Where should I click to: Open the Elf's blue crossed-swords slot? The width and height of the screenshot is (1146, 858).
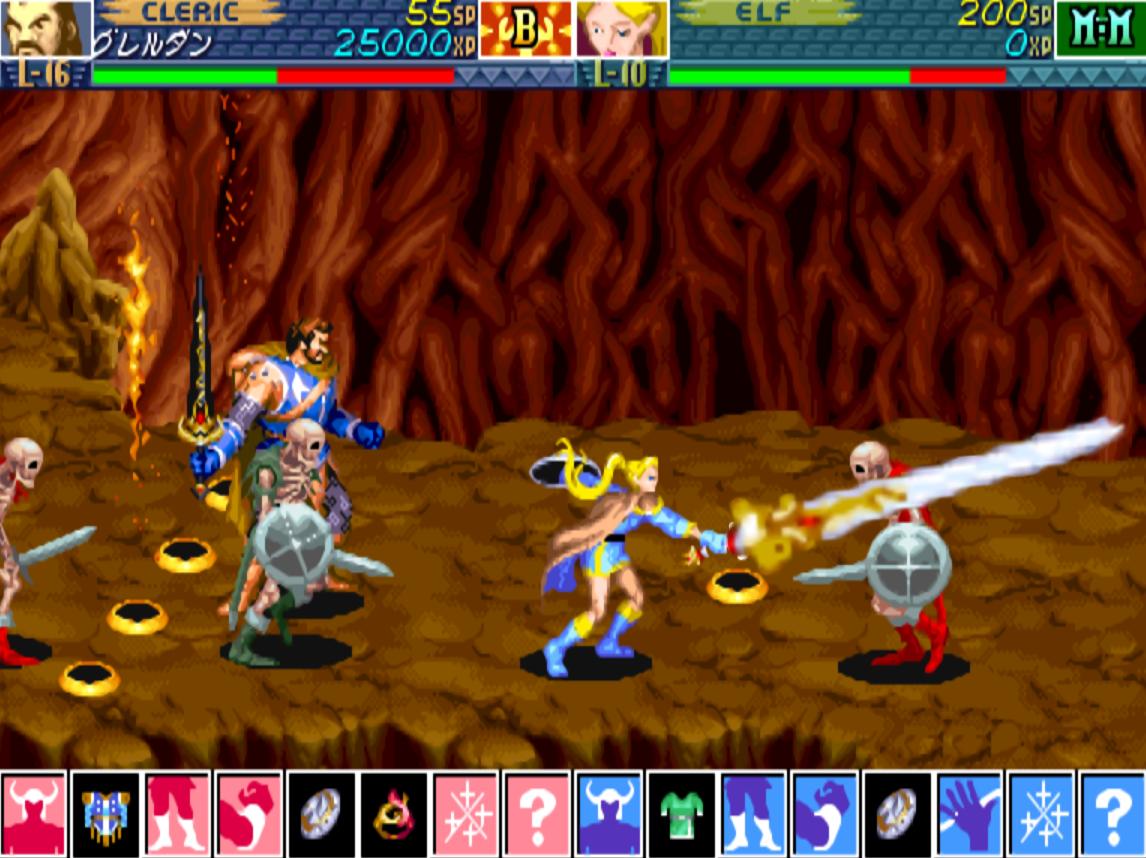click(x=1041, y=814)
